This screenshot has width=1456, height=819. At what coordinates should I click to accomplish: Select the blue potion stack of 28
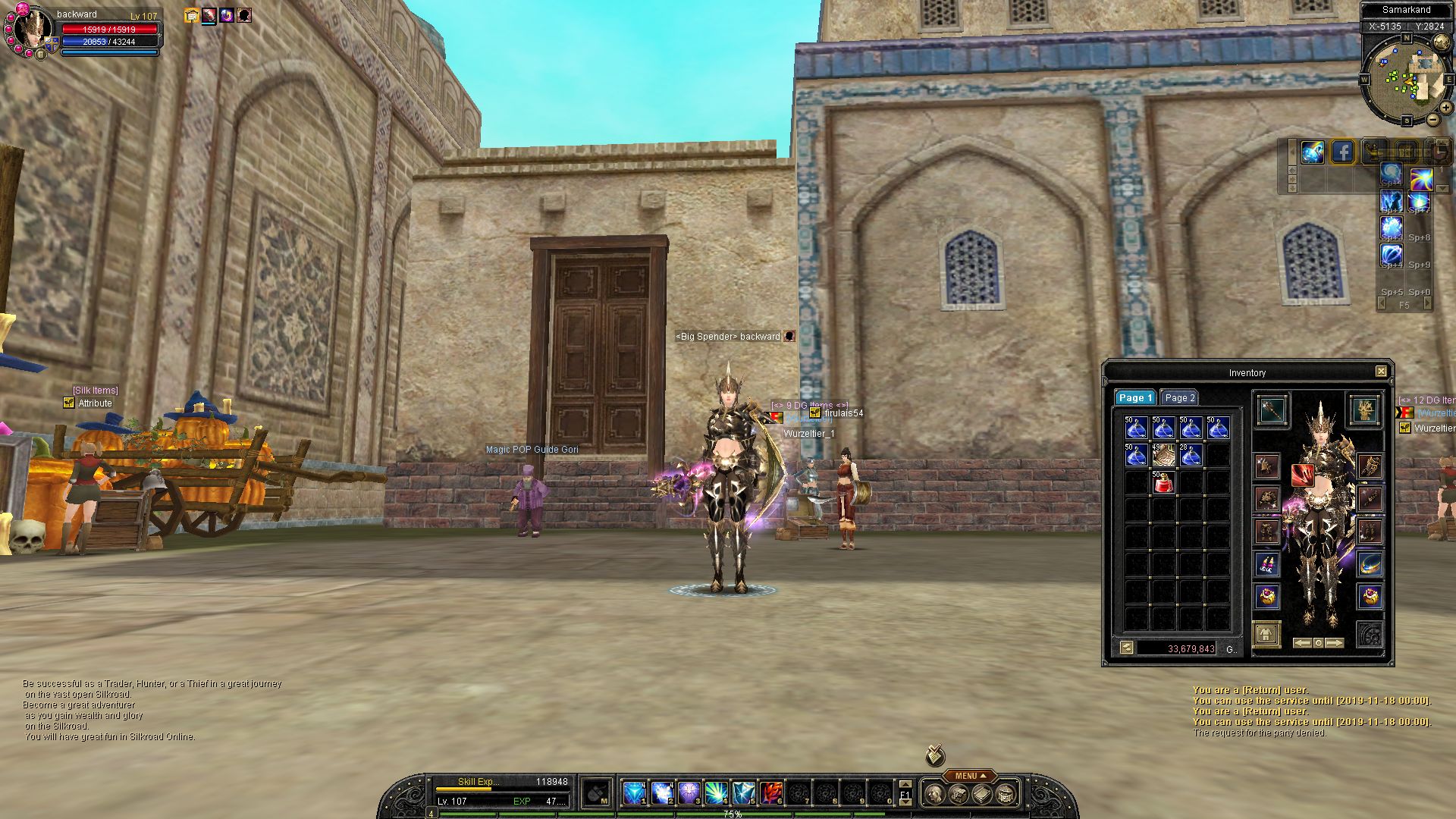click(1190, 454)
